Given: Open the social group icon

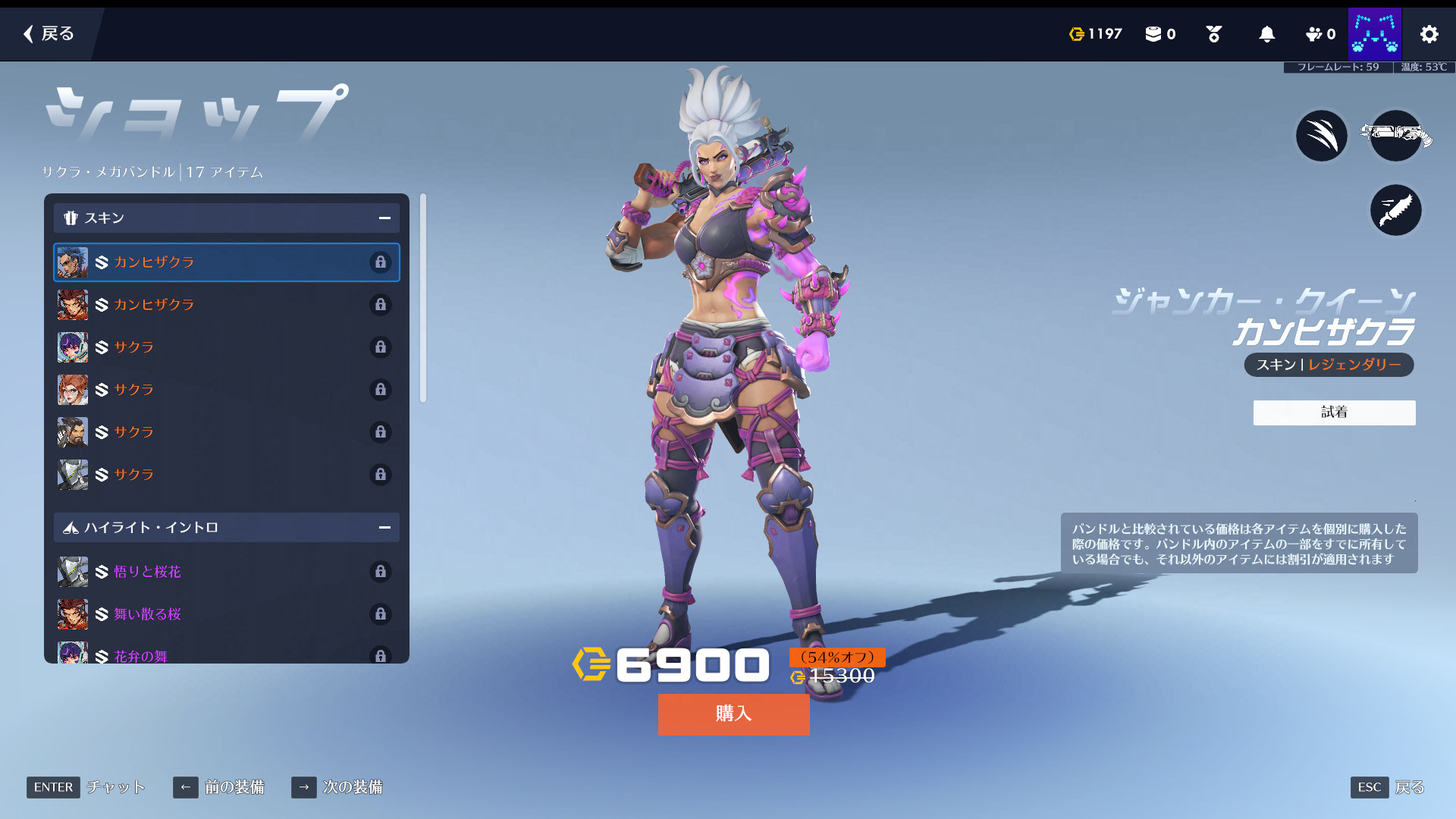Looking at the screenshot, I should pyautogui.click(x=1319, y=34).
